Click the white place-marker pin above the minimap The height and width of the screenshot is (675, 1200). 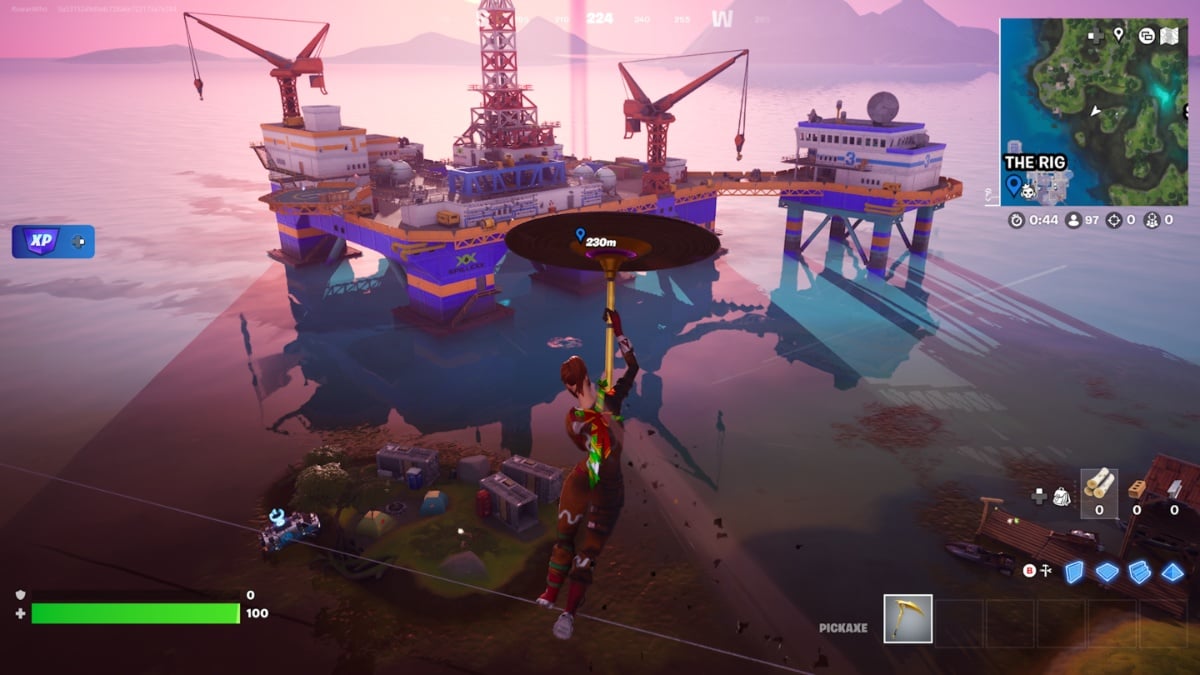1118,35
